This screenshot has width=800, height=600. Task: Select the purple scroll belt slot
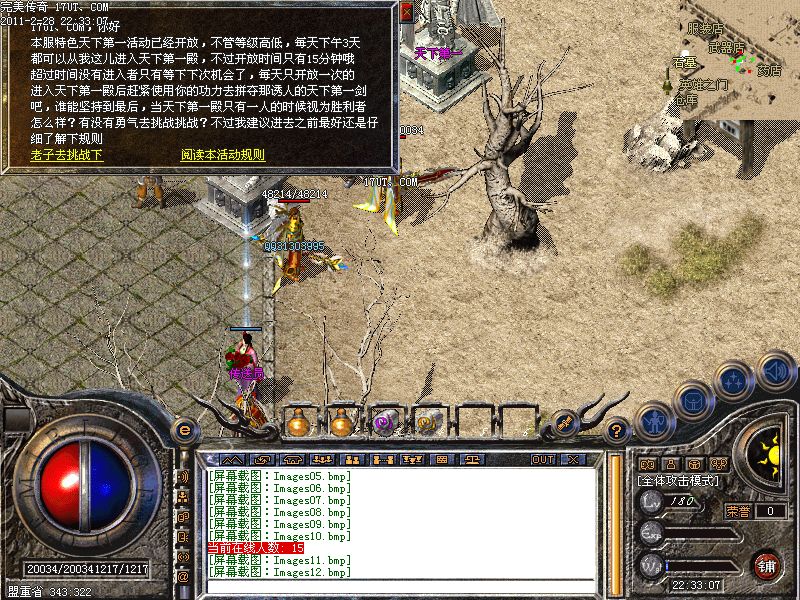click(x=384, y=422)
